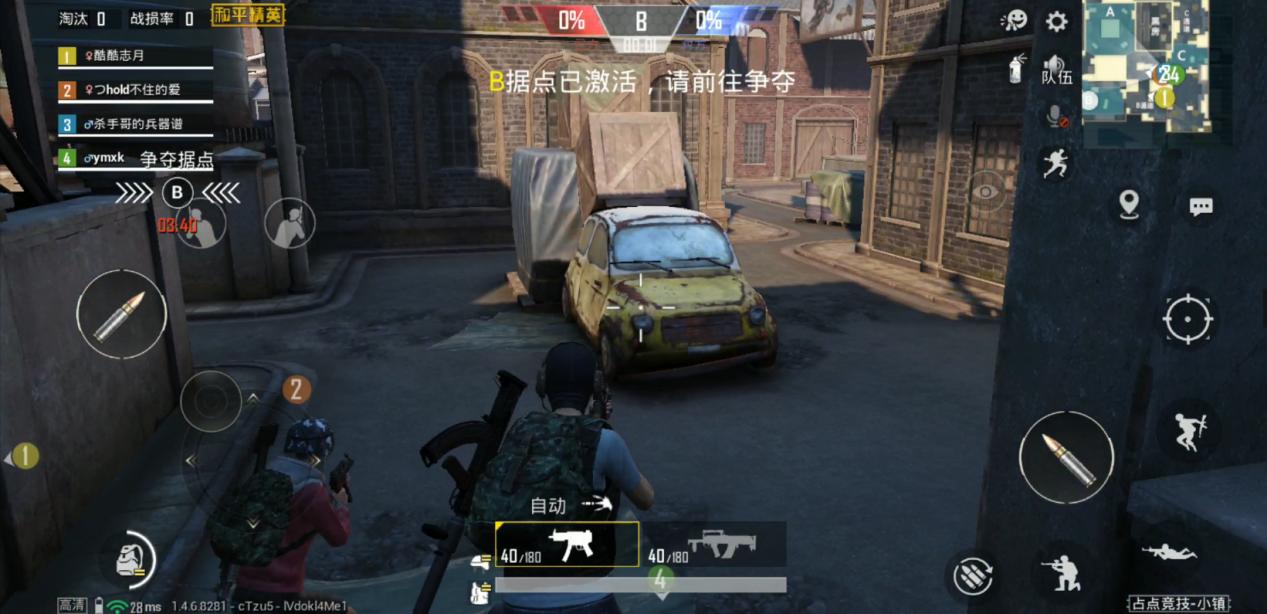Fire using the left bullet button
This screenshot has width=1267, height=614.
(121, 314)
